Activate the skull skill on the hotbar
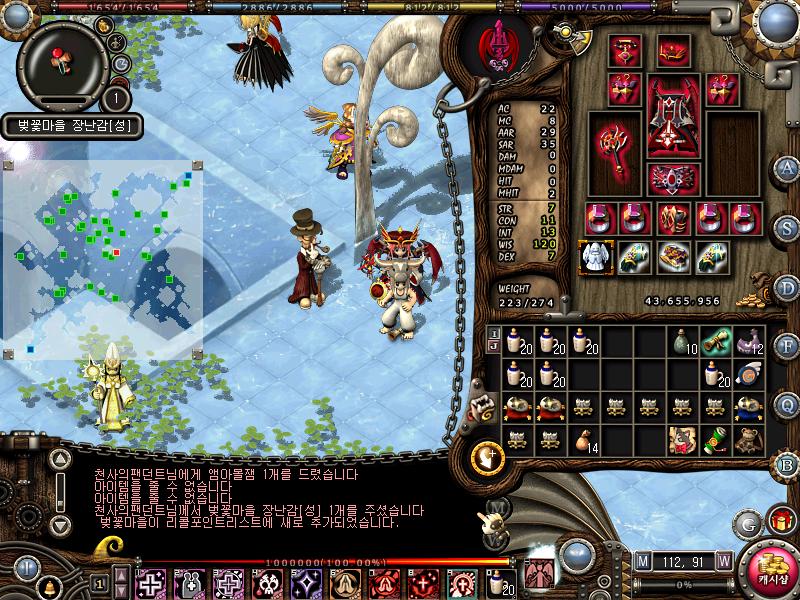The width and height of the screenshot is (800, 600). pyautogui.click(x=269, y=583)
